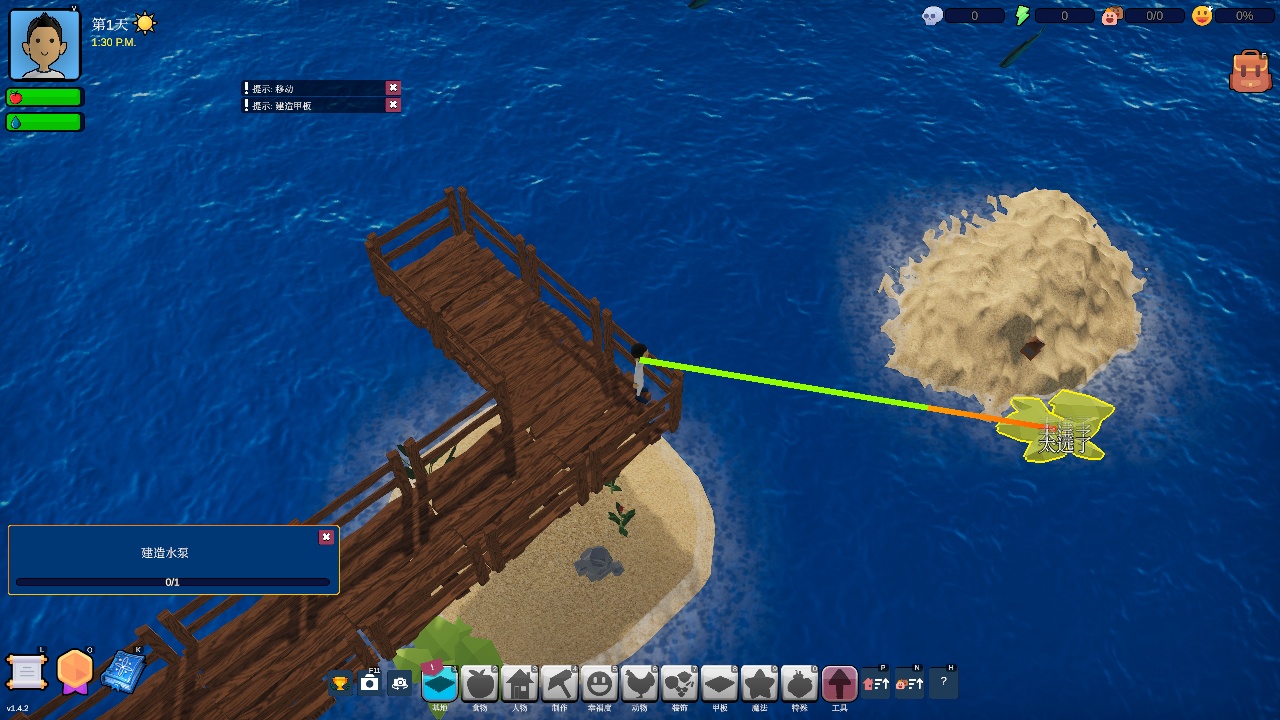Open the 特殊 special category
The height and width of the screenshot is (720, 1280).
(800, 684)
